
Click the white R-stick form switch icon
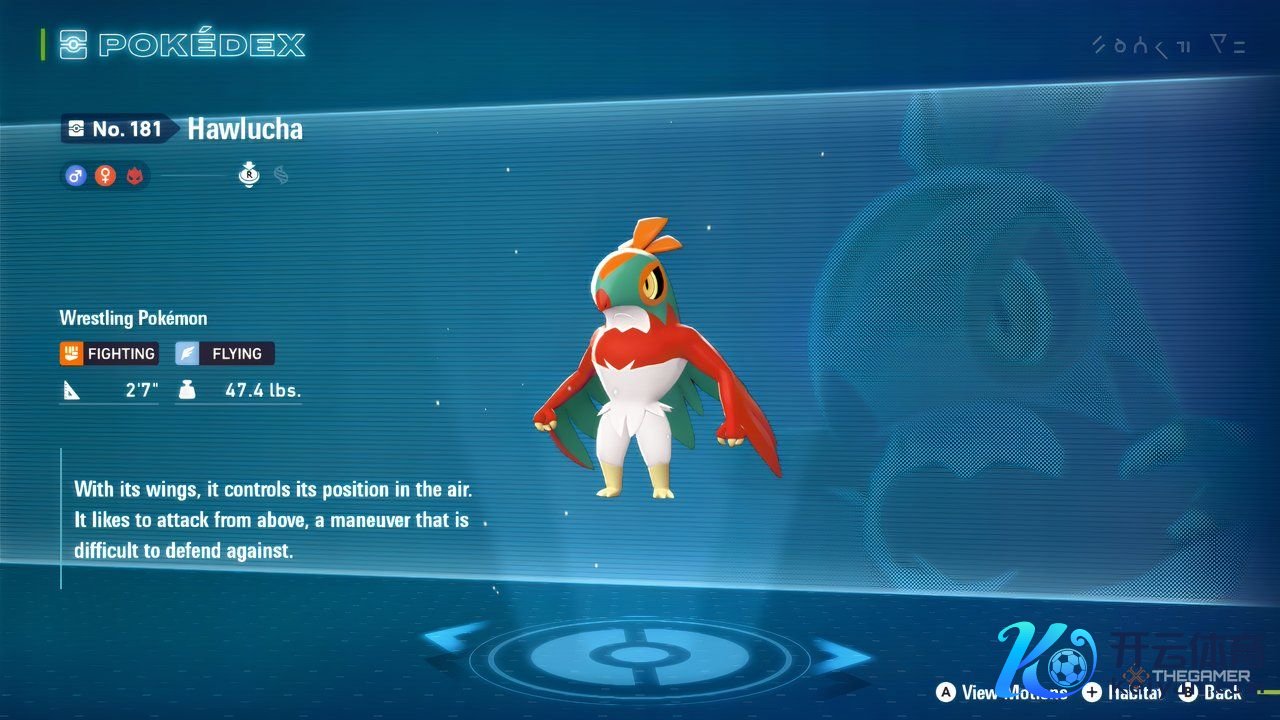(249, 175)
